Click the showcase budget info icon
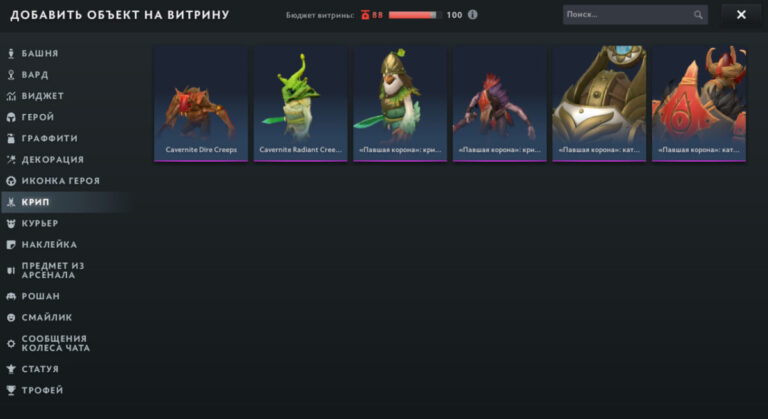768x419 pixels. (x=473, y=15)
